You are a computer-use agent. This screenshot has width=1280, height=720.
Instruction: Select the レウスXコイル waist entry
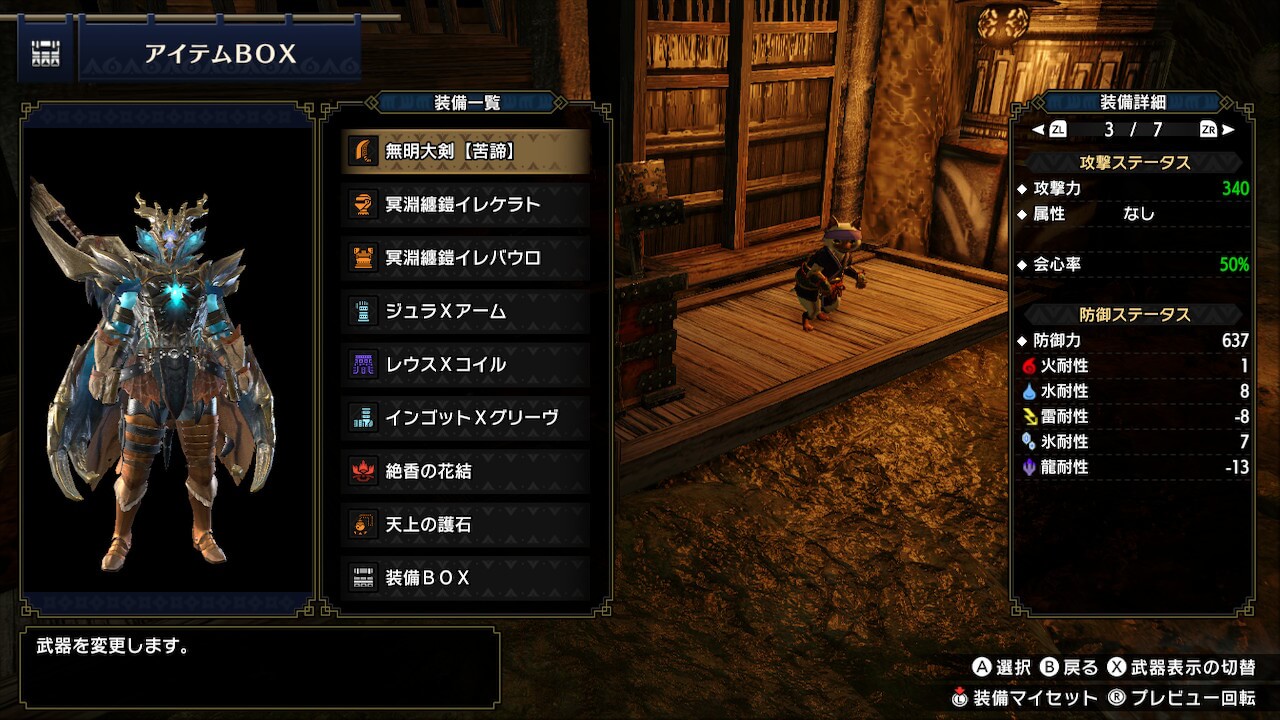[x=465, y=364]
